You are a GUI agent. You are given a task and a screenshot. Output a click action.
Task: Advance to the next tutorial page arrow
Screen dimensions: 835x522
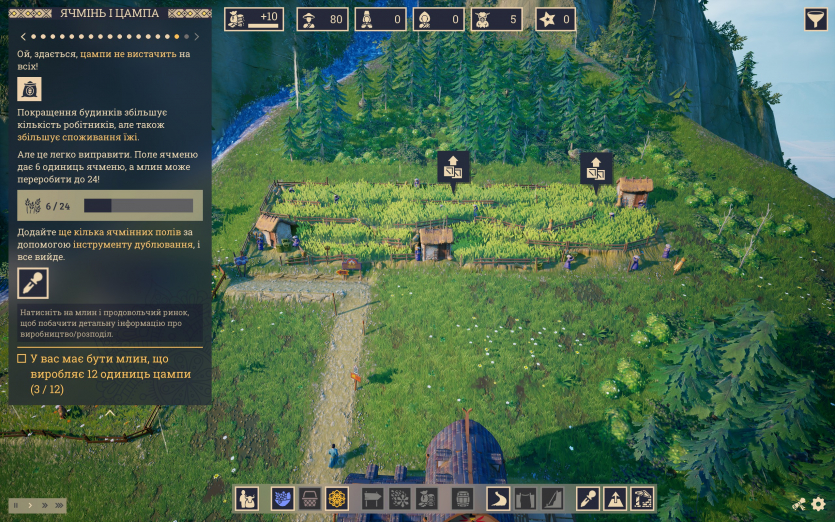pos(197,36)
